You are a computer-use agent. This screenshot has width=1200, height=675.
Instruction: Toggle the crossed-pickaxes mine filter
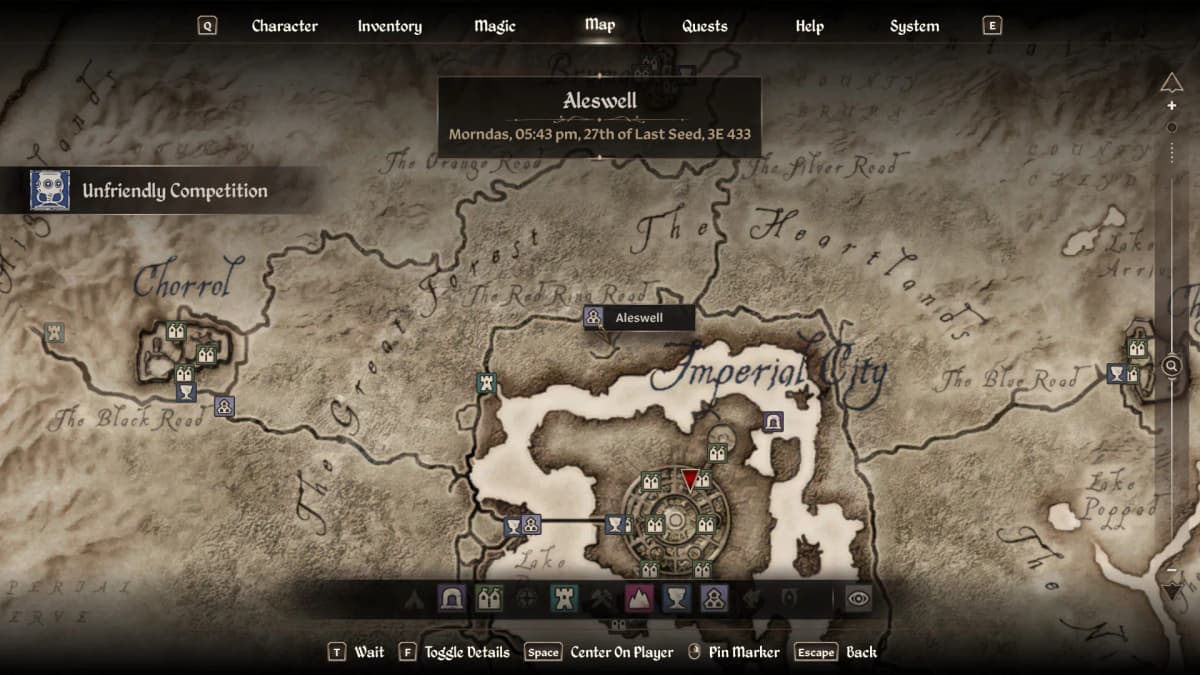(x=602, y=599)
